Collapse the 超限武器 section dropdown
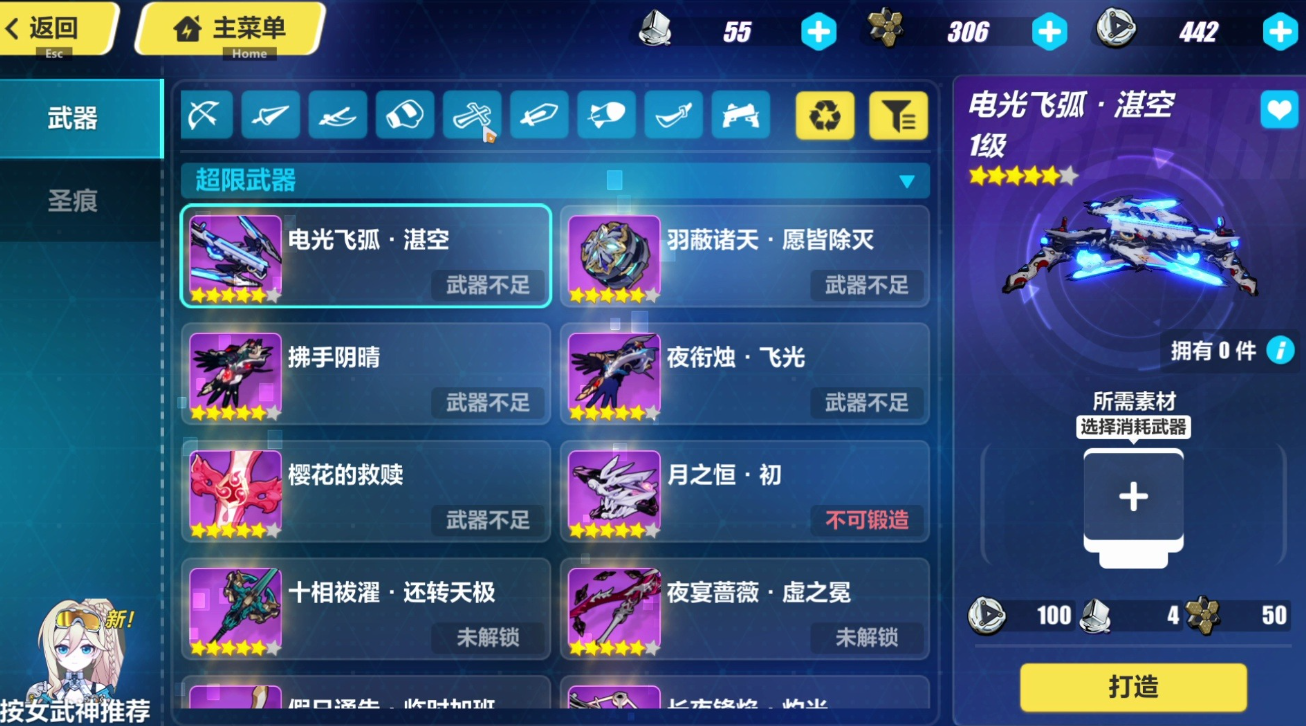Viewport: 1306px width, 726px height. coord(908,179)
